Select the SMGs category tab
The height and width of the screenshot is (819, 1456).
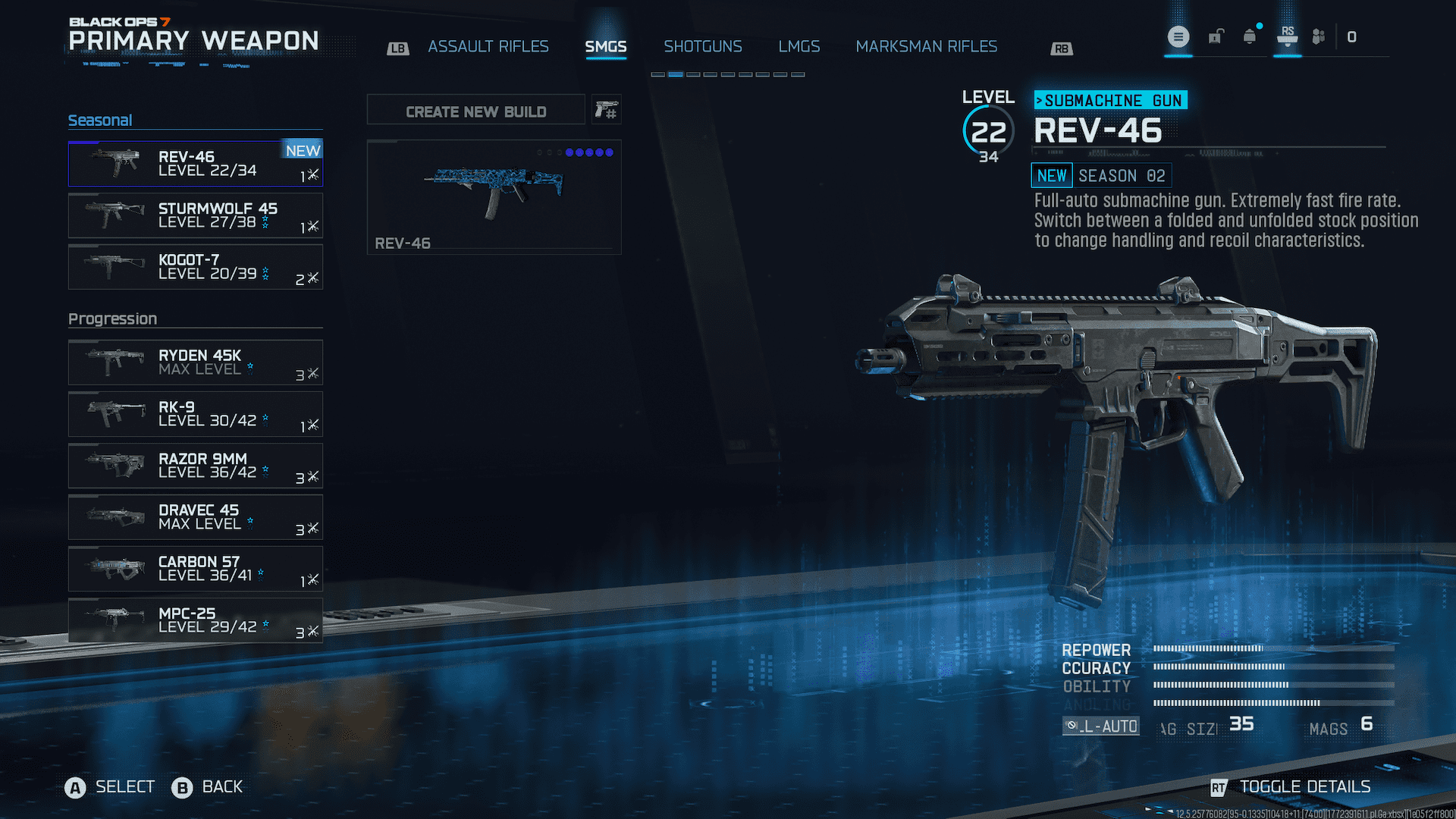point(605,47)
